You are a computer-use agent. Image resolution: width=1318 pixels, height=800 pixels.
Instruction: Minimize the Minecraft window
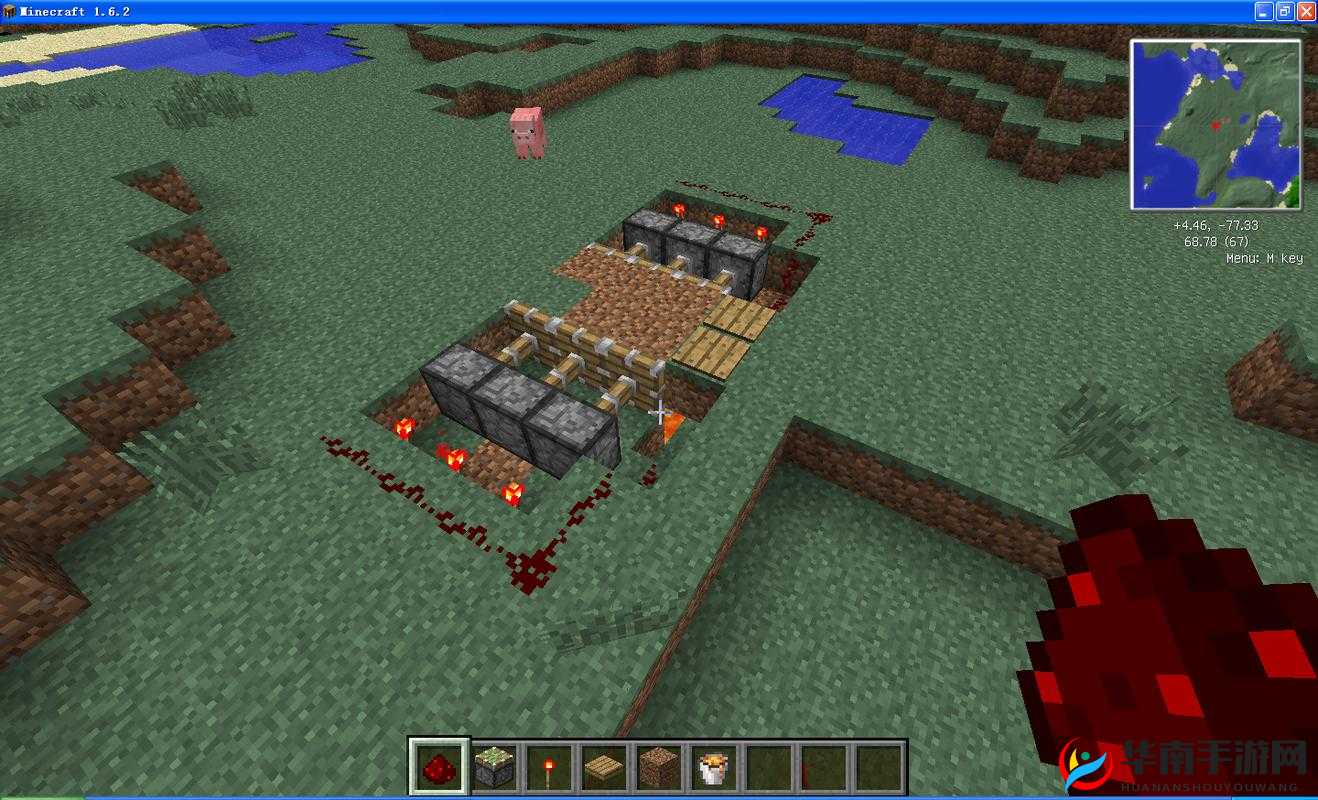[x=1264, y=11]
